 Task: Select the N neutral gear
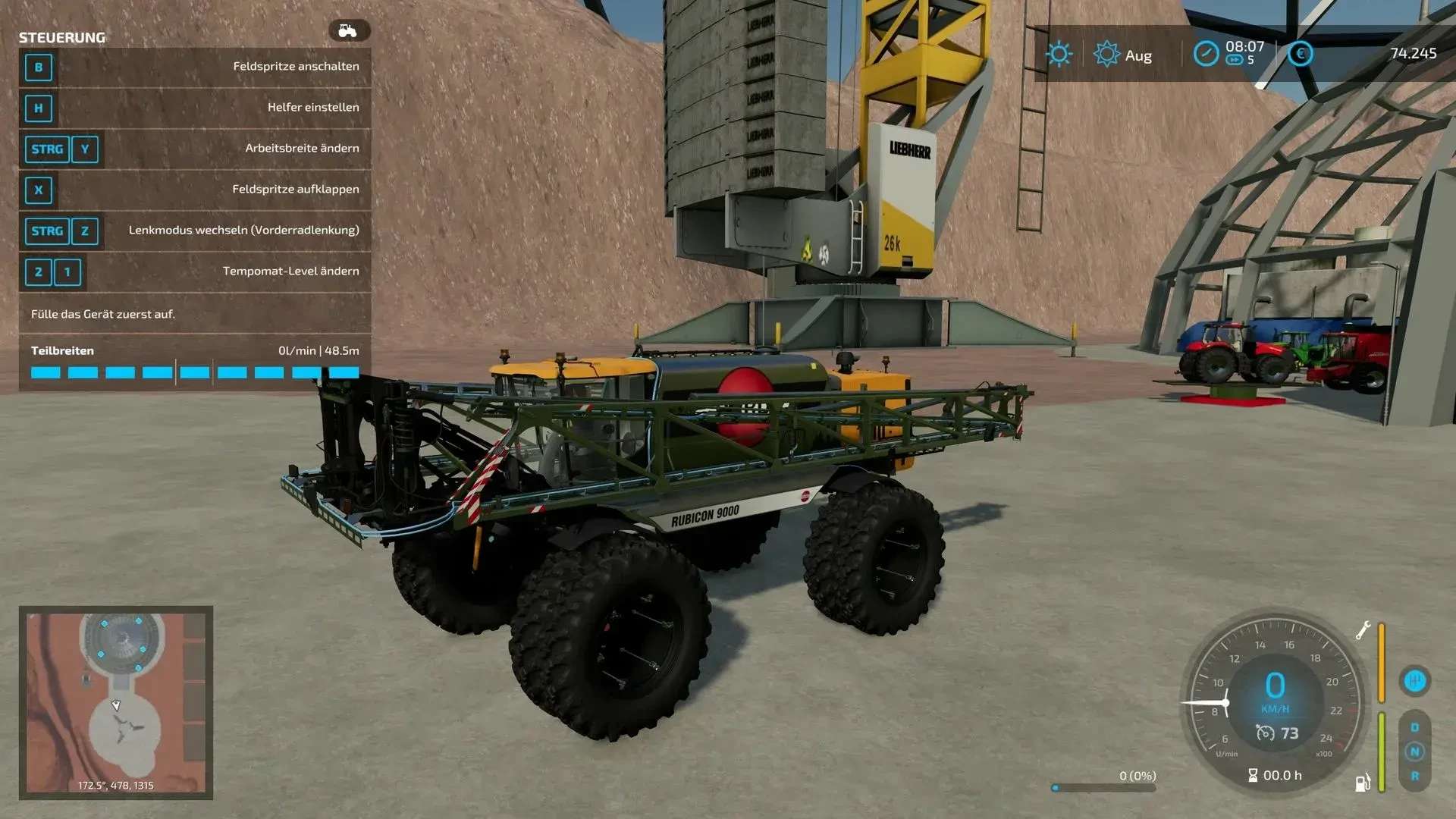1414,752
